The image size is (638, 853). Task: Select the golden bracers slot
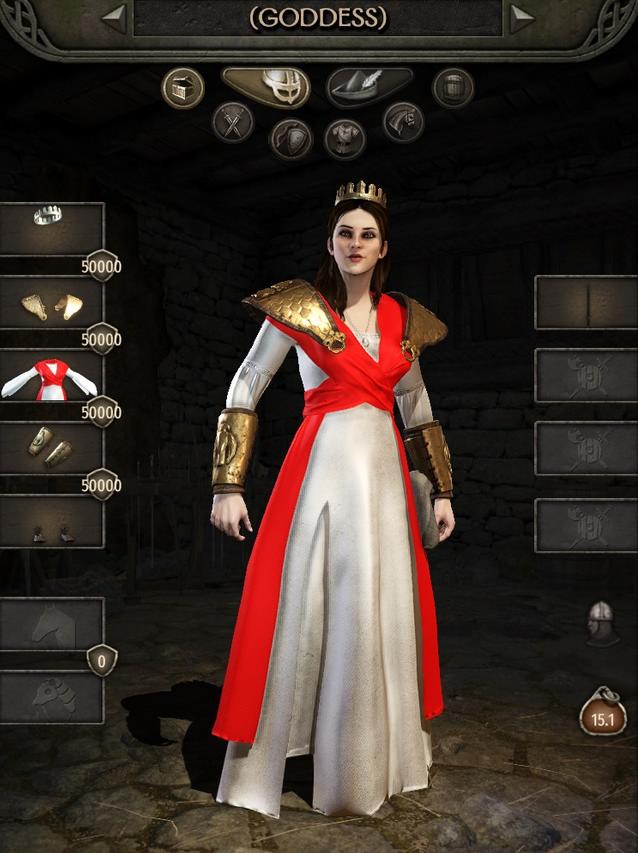click(x=52, y=448)
